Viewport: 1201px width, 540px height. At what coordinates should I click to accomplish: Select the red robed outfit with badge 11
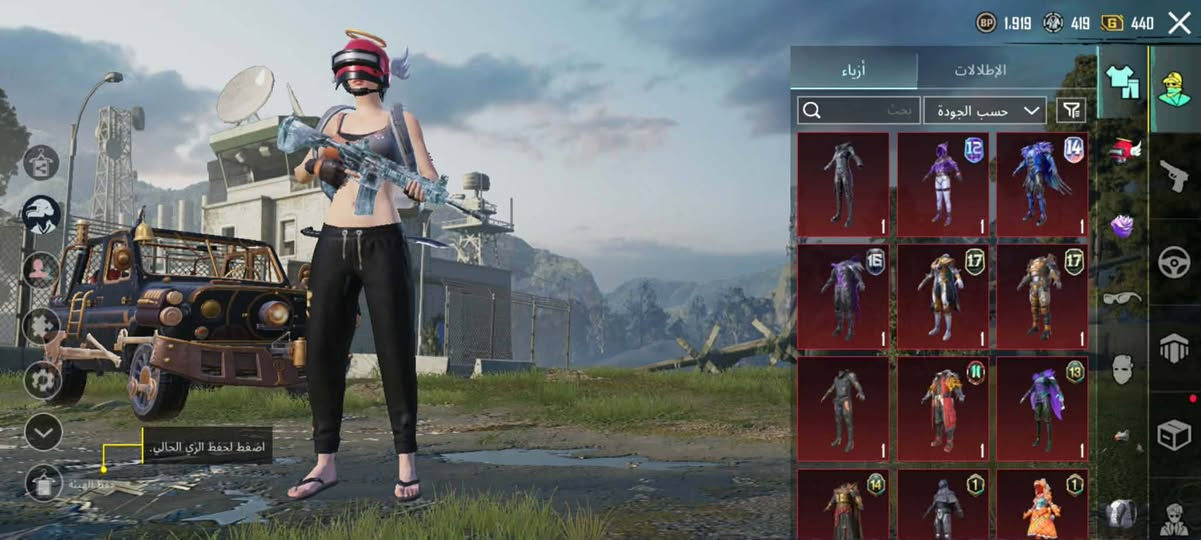942,408
